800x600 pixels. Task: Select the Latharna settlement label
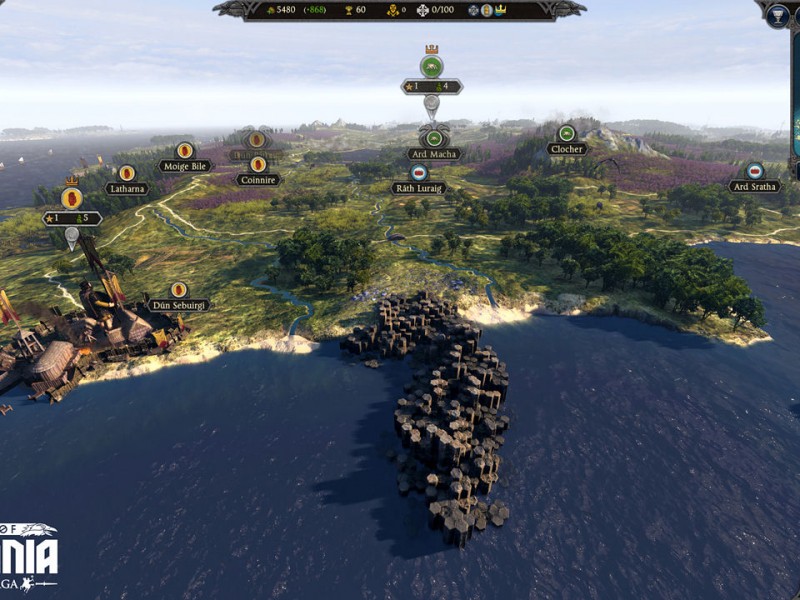click(x=127, y=188)
